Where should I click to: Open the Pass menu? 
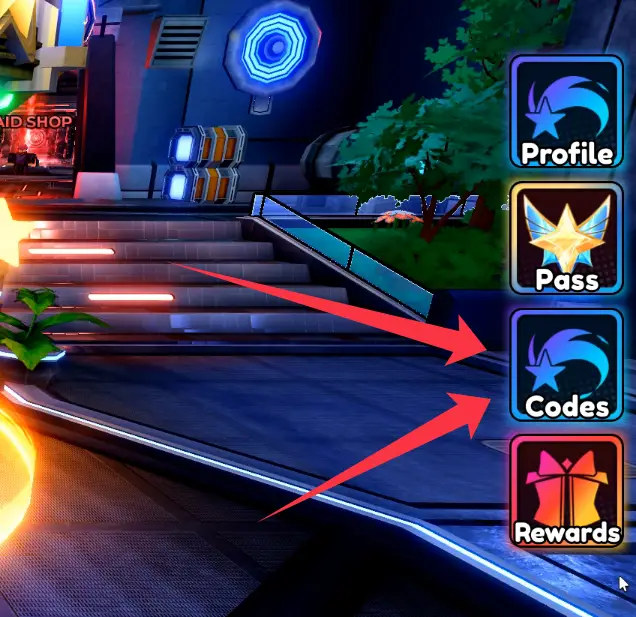[x=566, y=239]
